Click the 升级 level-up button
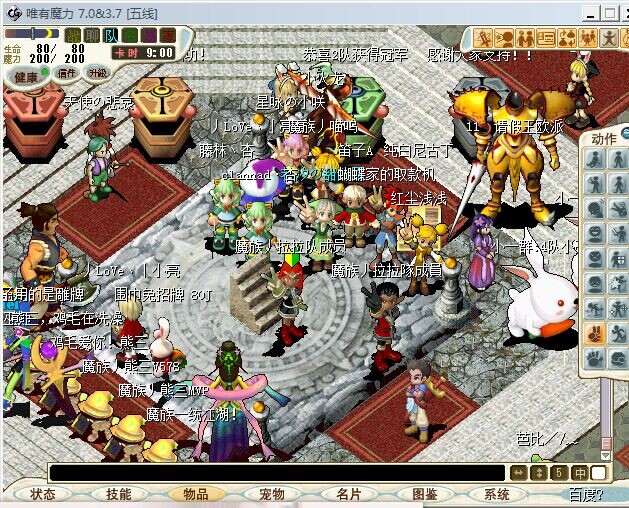The image size is (629, 508). click(98, 73)
